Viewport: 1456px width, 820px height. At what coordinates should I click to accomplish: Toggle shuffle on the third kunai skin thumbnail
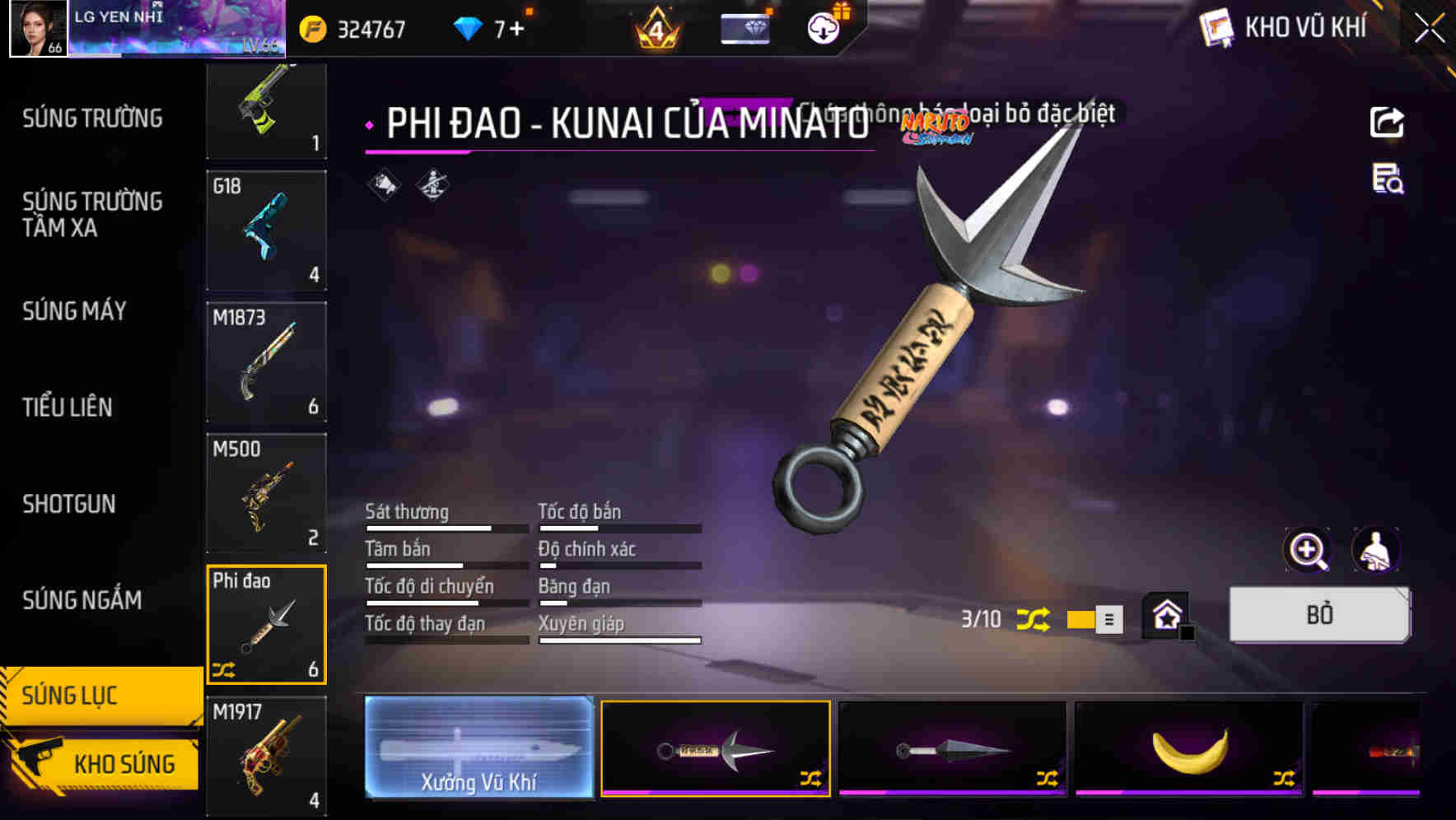tap(1048, 776)
